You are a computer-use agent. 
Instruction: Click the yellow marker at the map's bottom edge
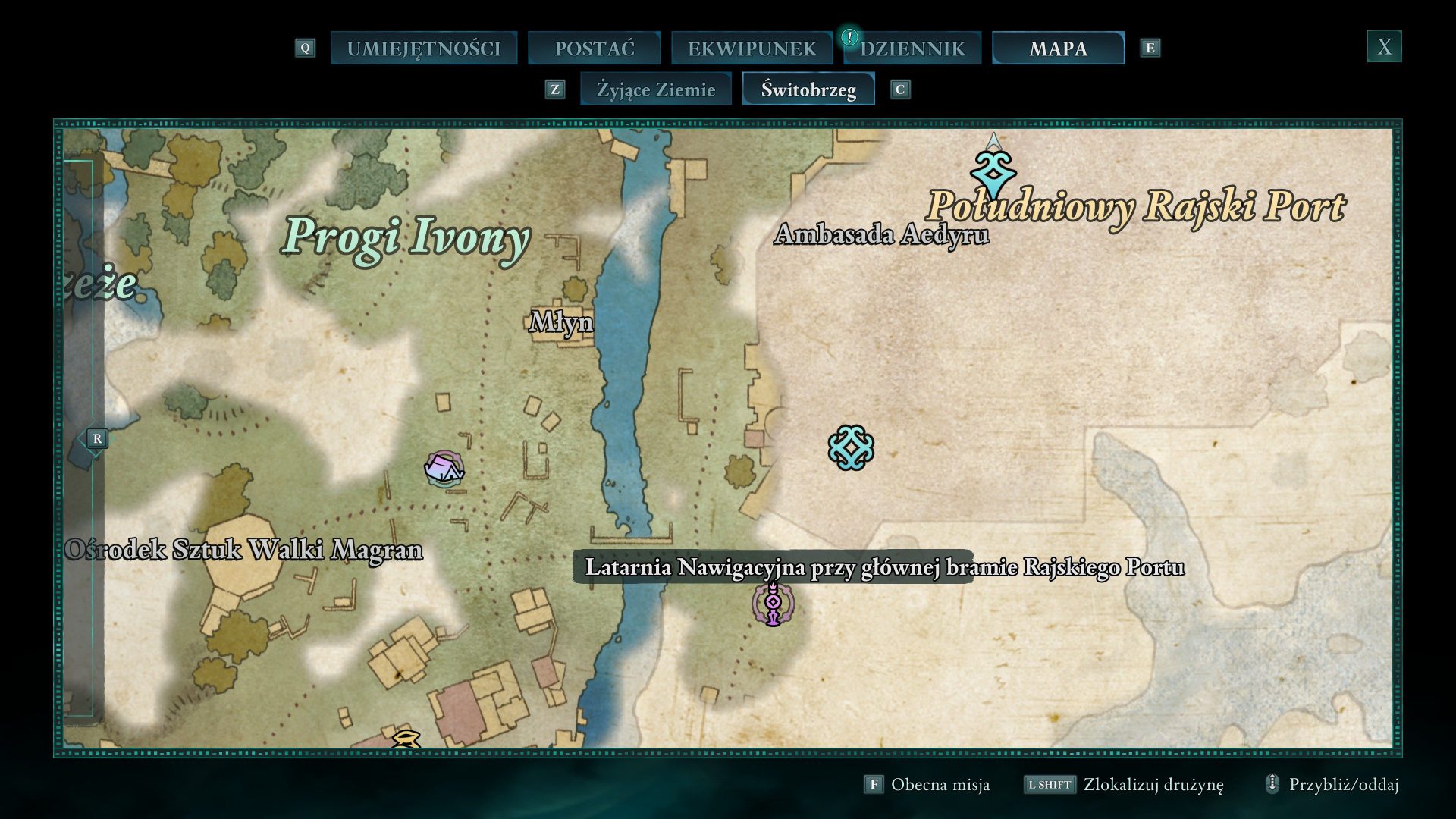(406, 739)
